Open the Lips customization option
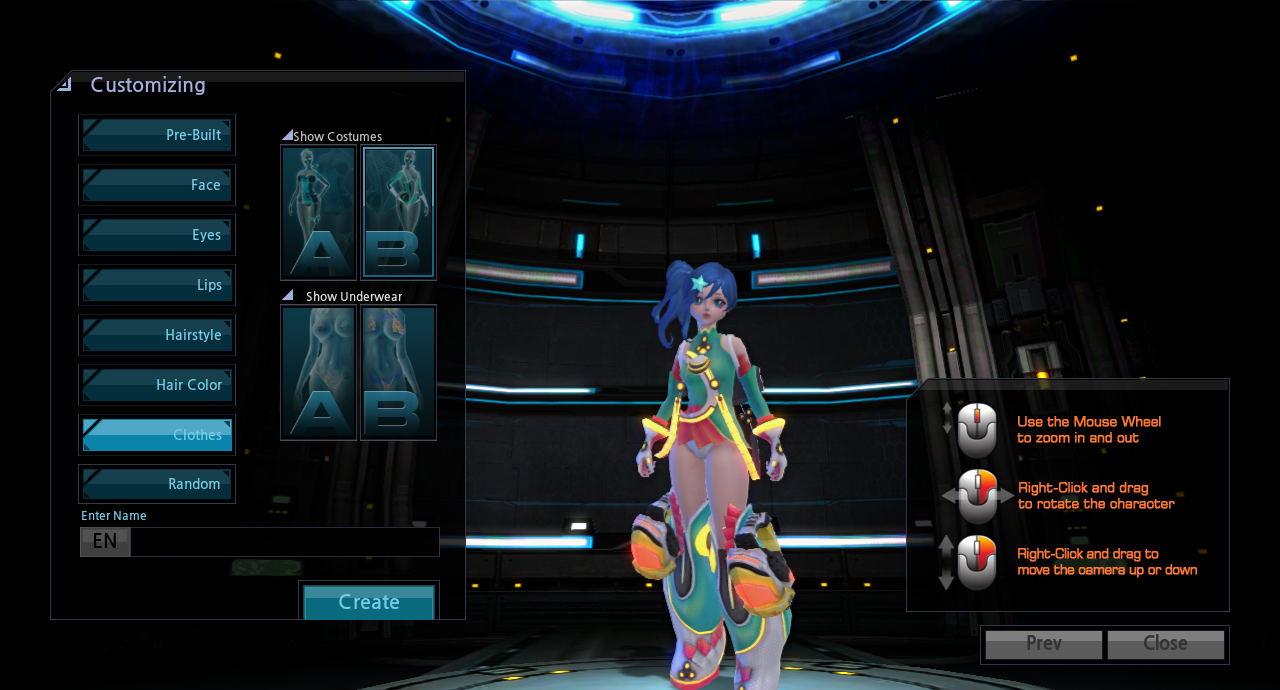1280x690 pixels. pos(157,285)
